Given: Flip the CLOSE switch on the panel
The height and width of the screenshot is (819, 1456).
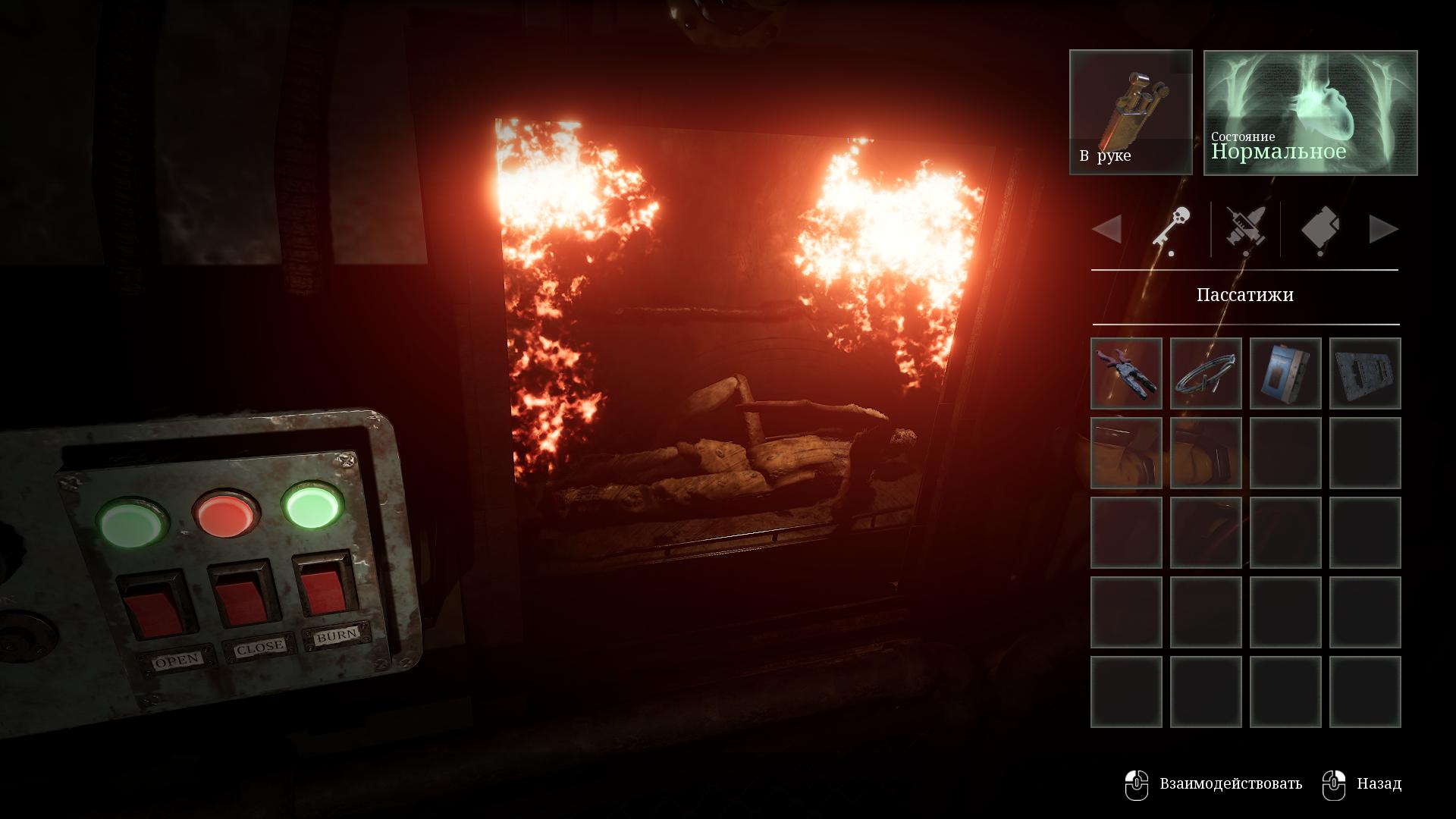Looking at the screenshot, I should pos(242,595).
